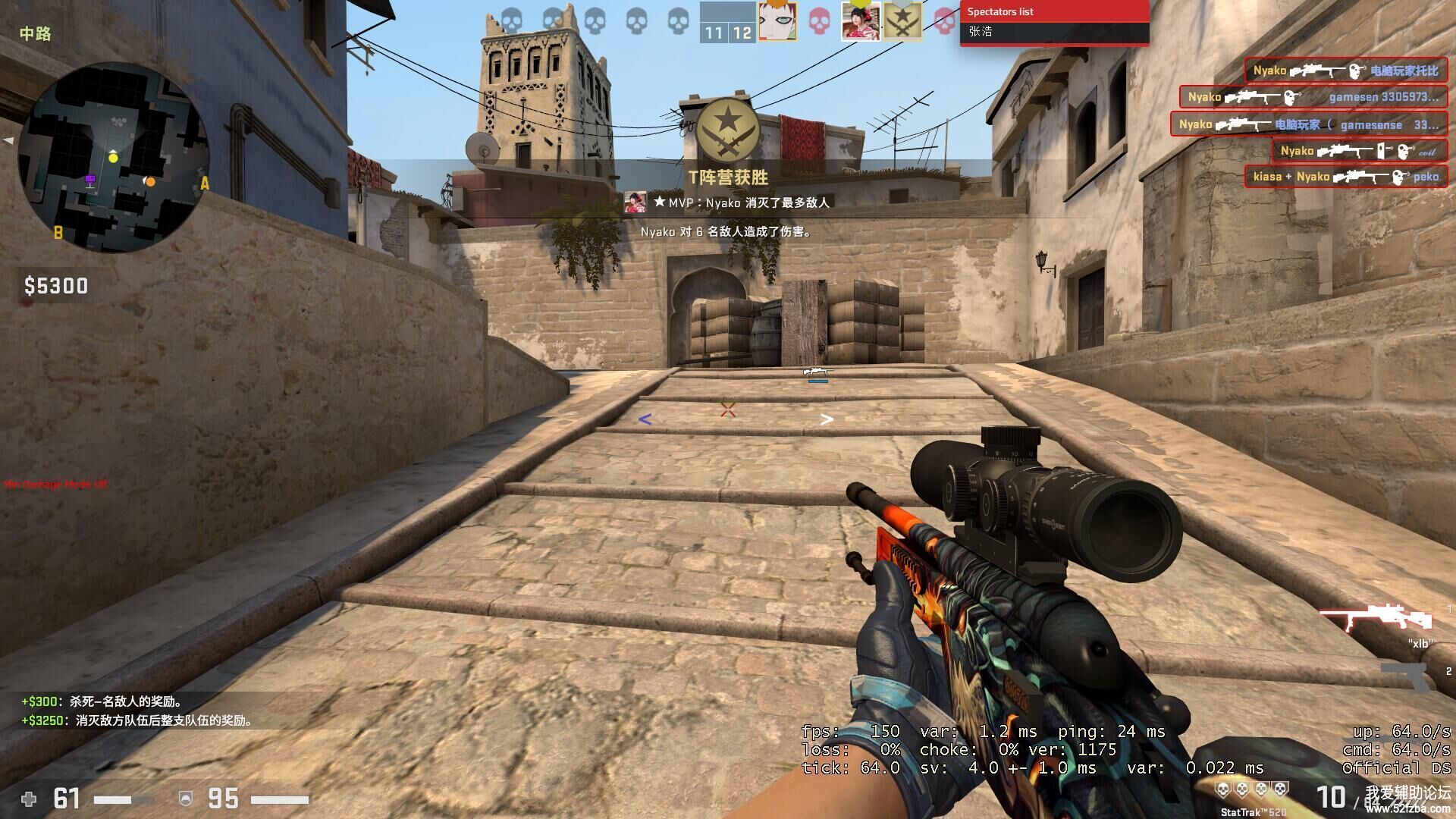The image size is (1456, 819).
Task: Select spectator 张浩 in the spectators list
Action: 981,32
